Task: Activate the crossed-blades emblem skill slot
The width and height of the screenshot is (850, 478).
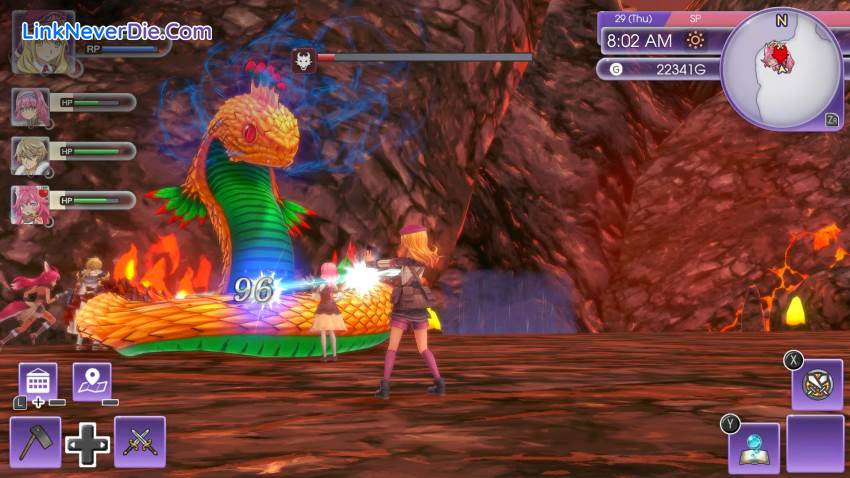Action: coord(817,384)
